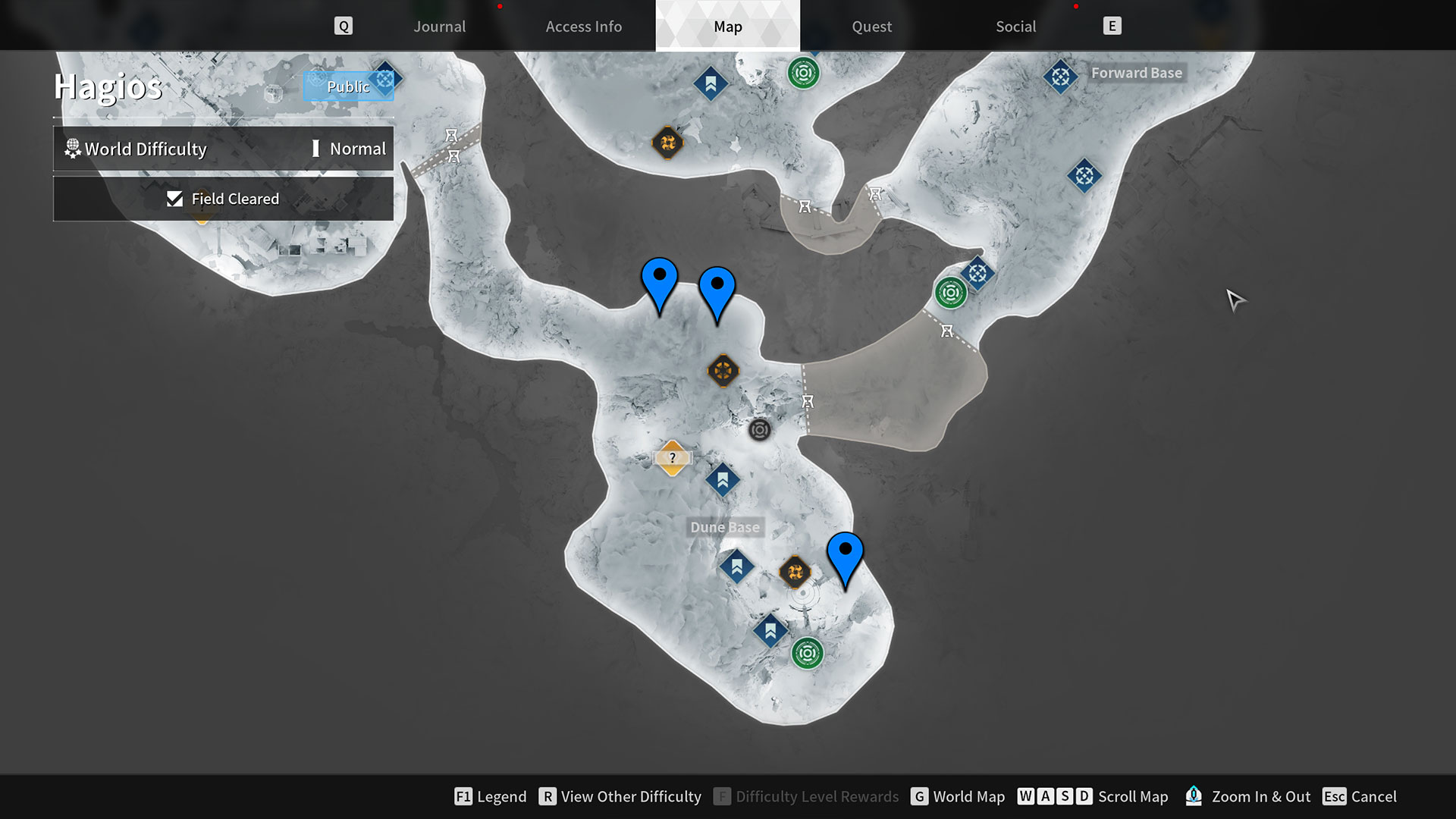Viewport: 1456px width, 819px height.
Task: Open the Public matchmaking dropdown
Action: pyautogui.click(x=348, y=86)
